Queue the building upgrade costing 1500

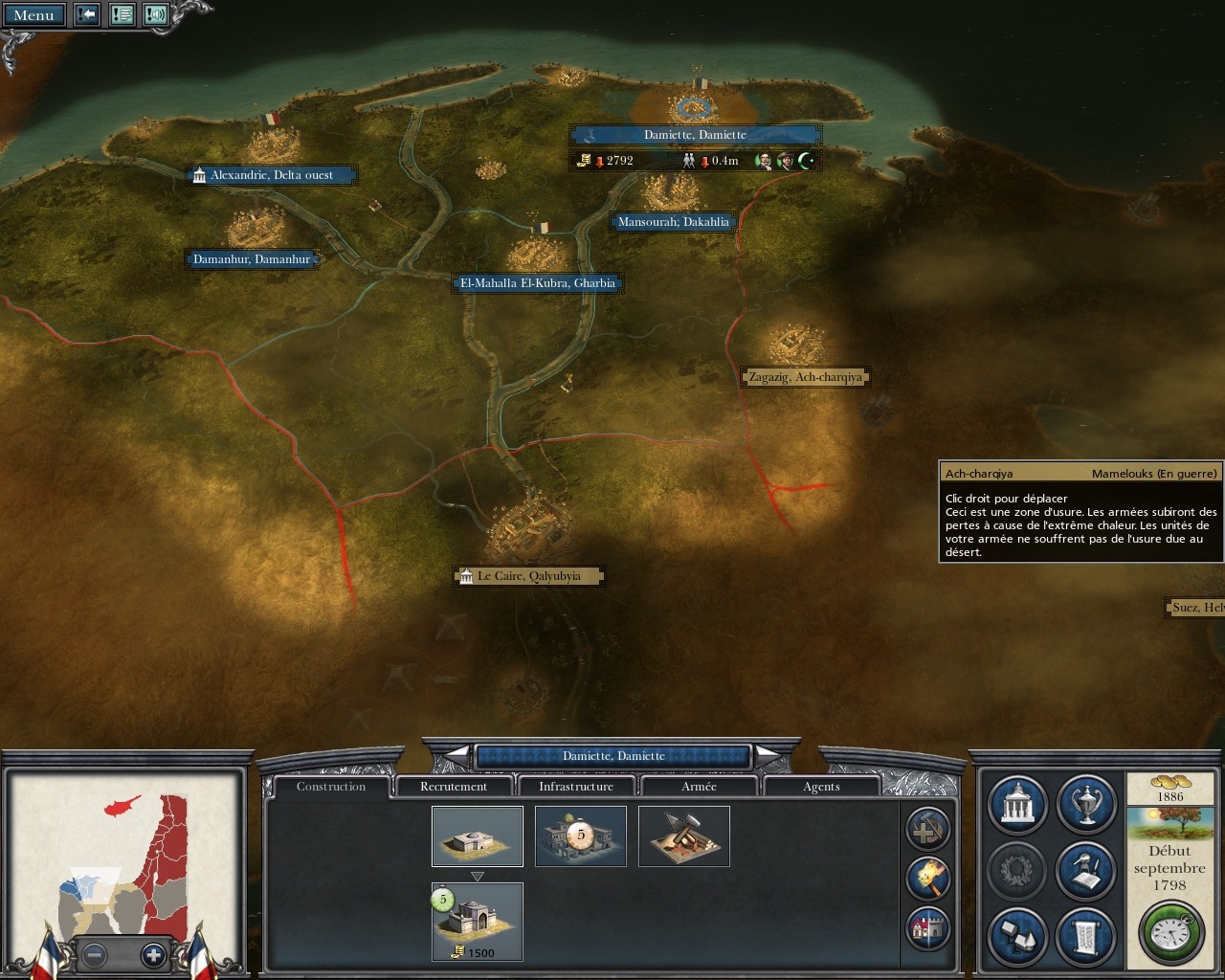477,921
